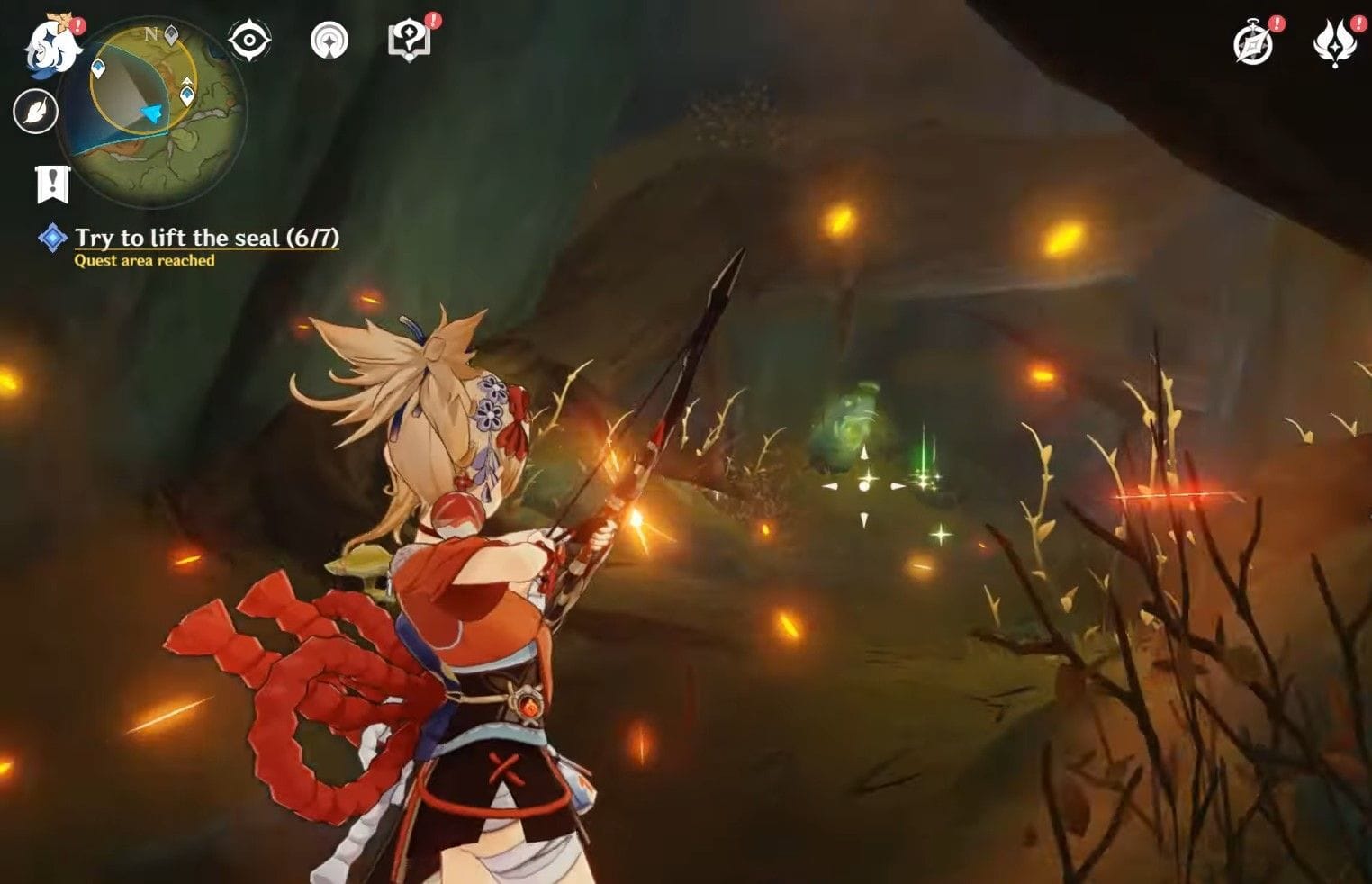
Task: Open the tutorial book with question mark
Action: pyautogui.click(x=408, y=41)
